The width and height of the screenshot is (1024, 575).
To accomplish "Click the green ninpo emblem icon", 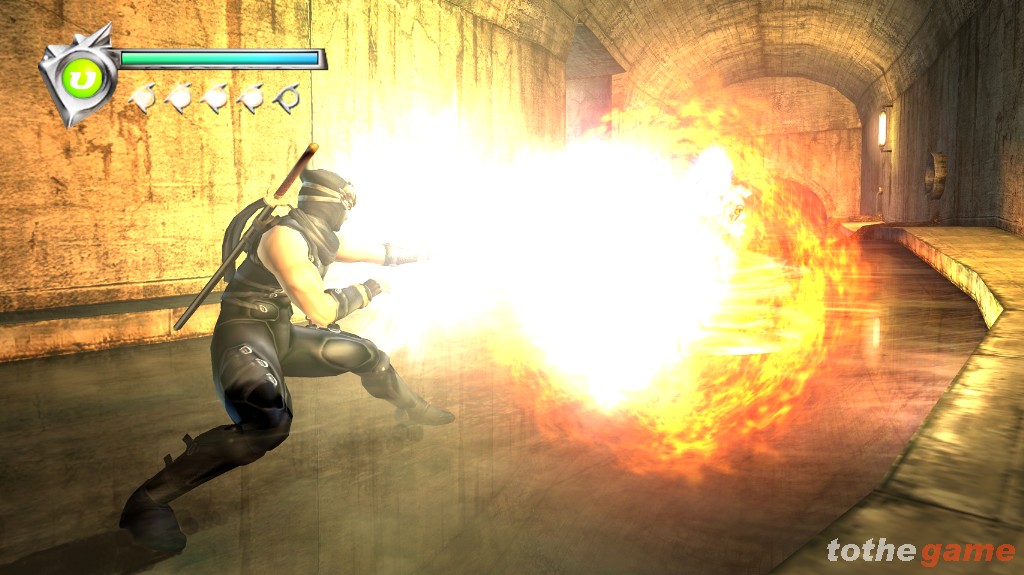I will point(77,77).
